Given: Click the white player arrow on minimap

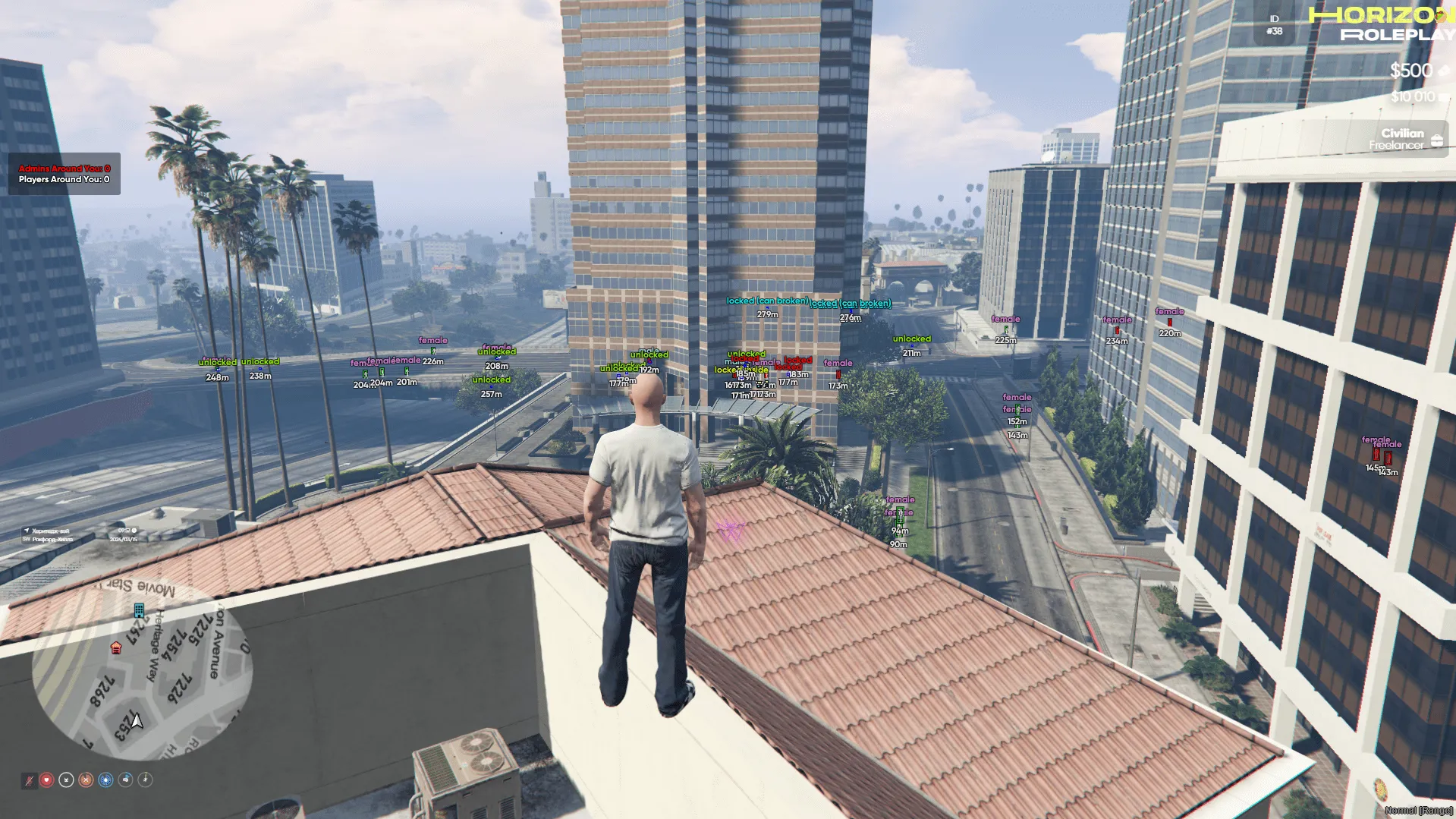Looking at the screenshot, I should [137, 720].
